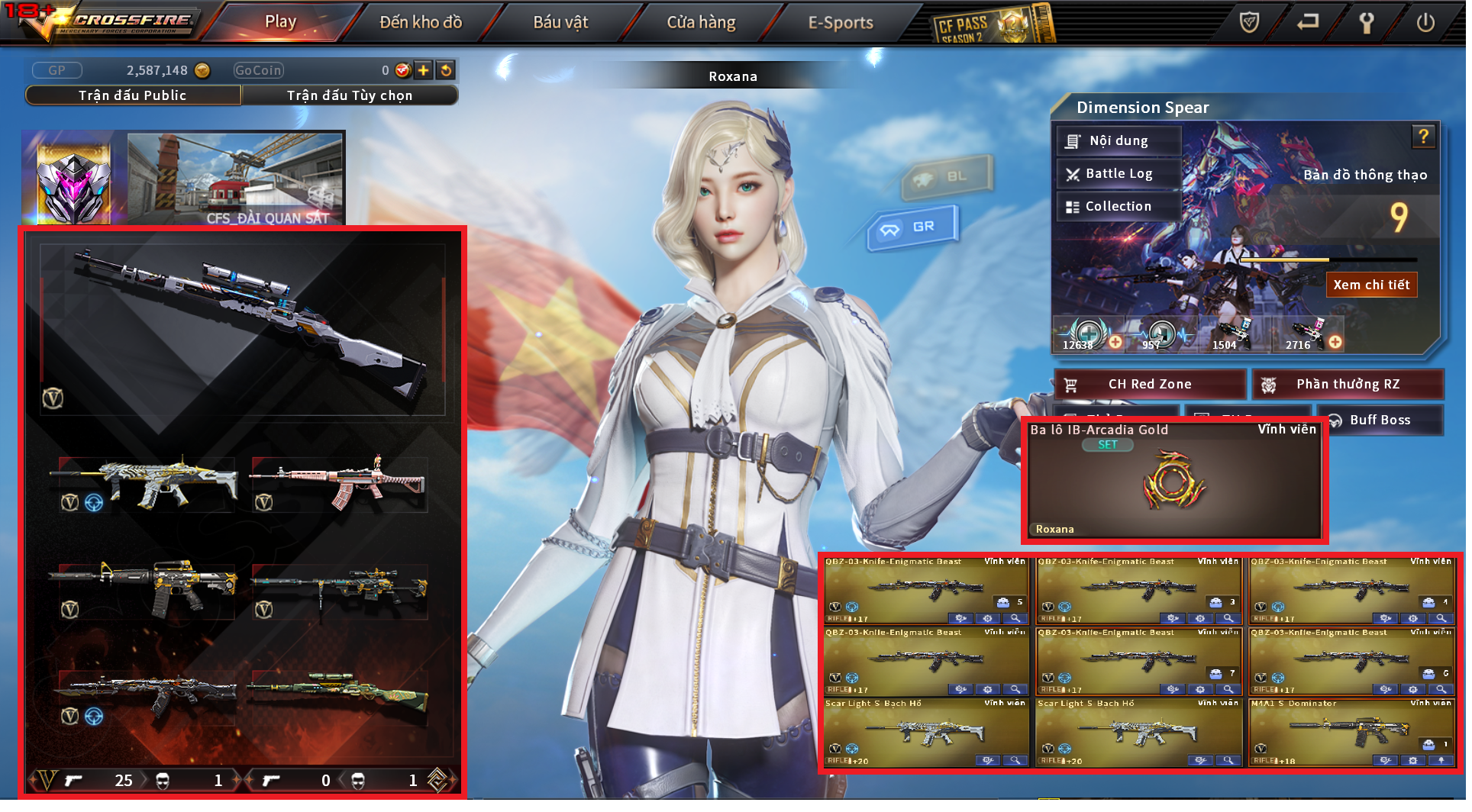Switch to Trận đấu Tùy chọn tab
This screenshot has width=1472, height=812.
(350, 95)
